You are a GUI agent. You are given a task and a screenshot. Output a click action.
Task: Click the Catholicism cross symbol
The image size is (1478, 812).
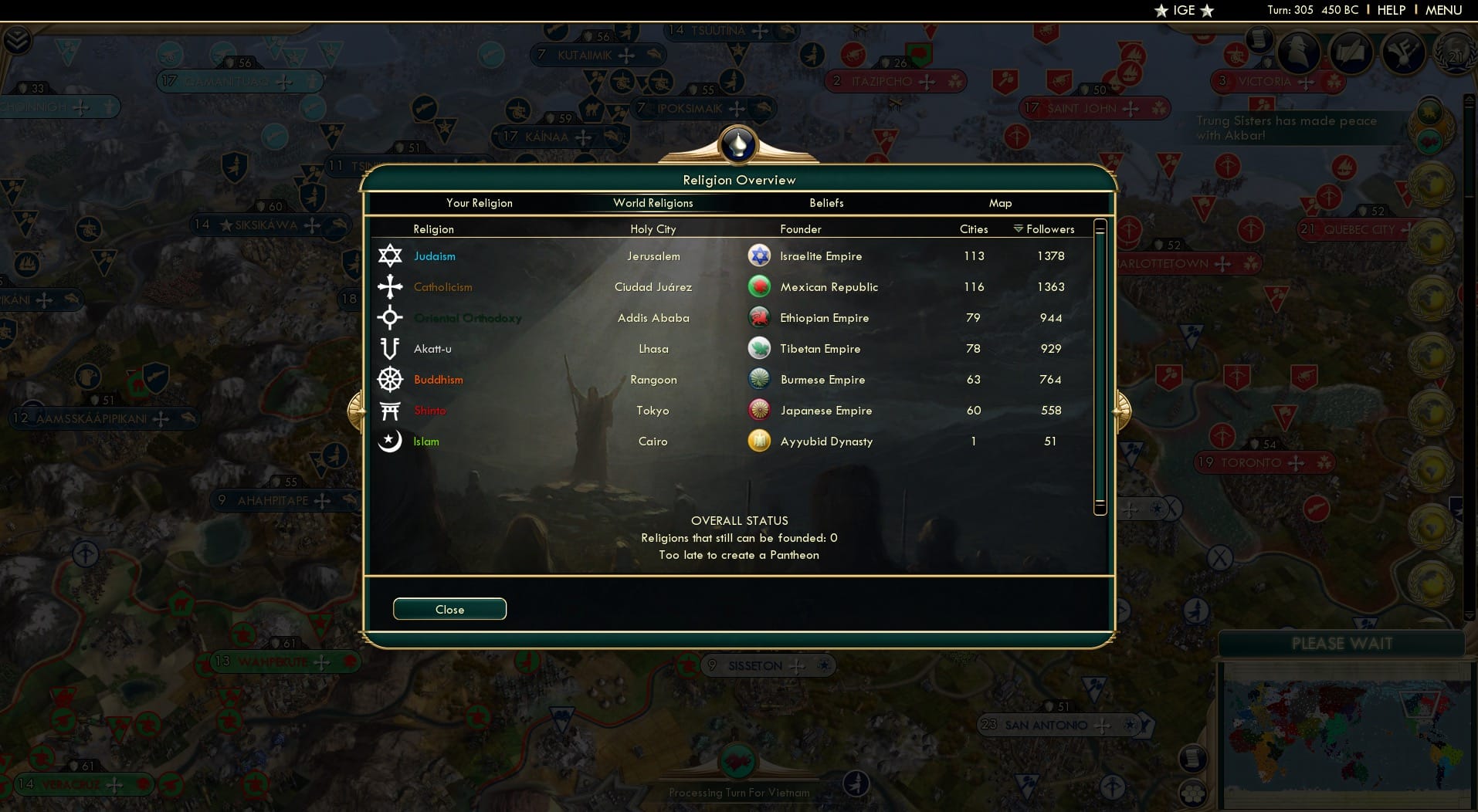(x=390, y=286)
